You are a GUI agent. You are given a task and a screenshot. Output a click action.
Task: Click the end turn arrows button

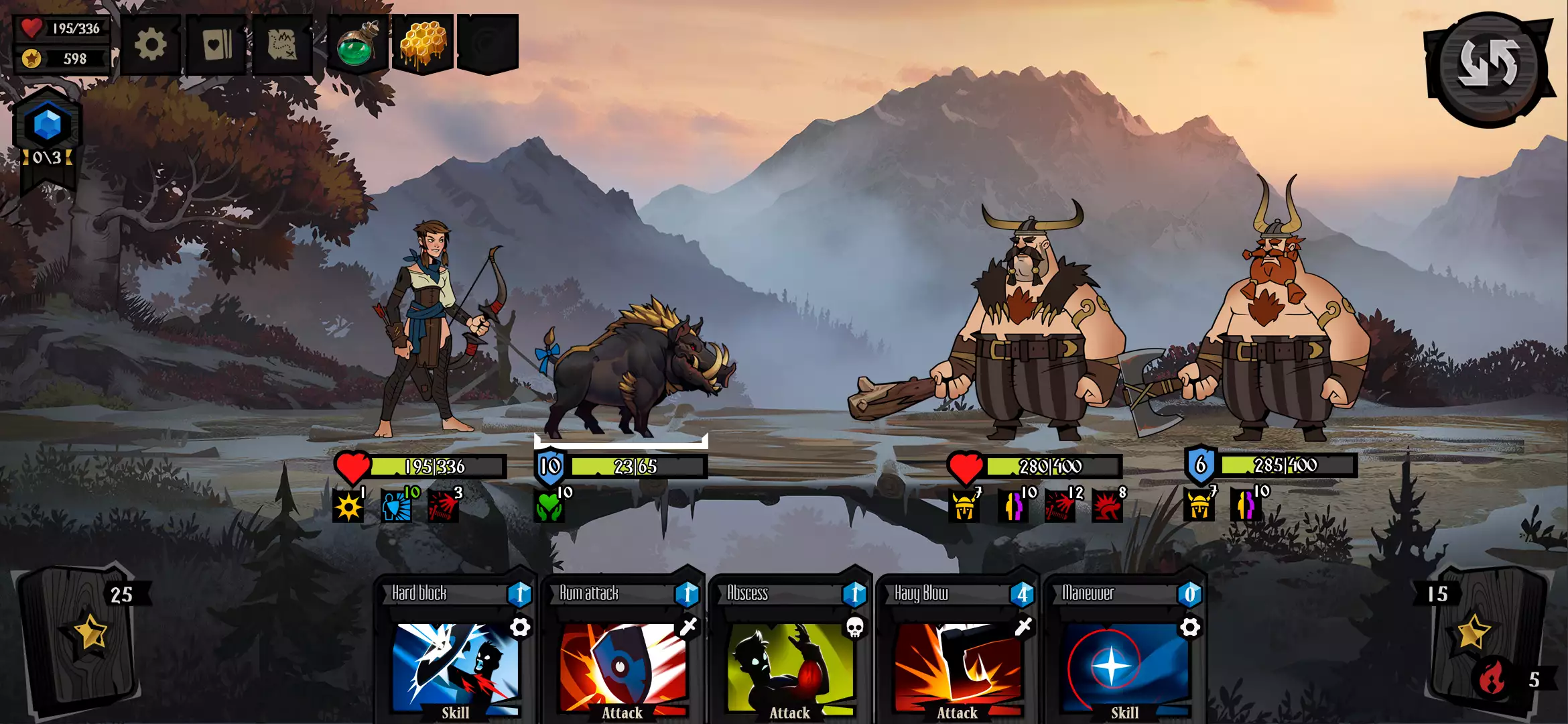pos(1488,65)
